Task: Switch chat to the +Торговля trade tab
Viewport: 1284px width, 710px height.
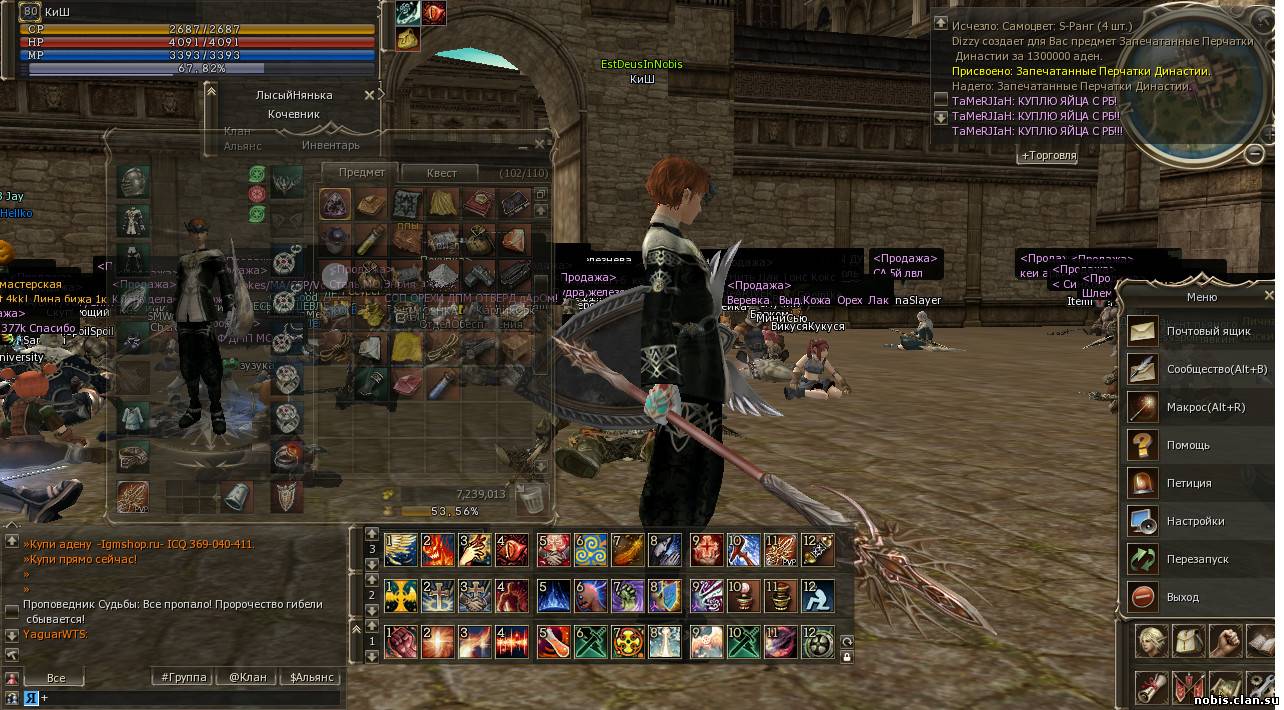Action: 1048,156
